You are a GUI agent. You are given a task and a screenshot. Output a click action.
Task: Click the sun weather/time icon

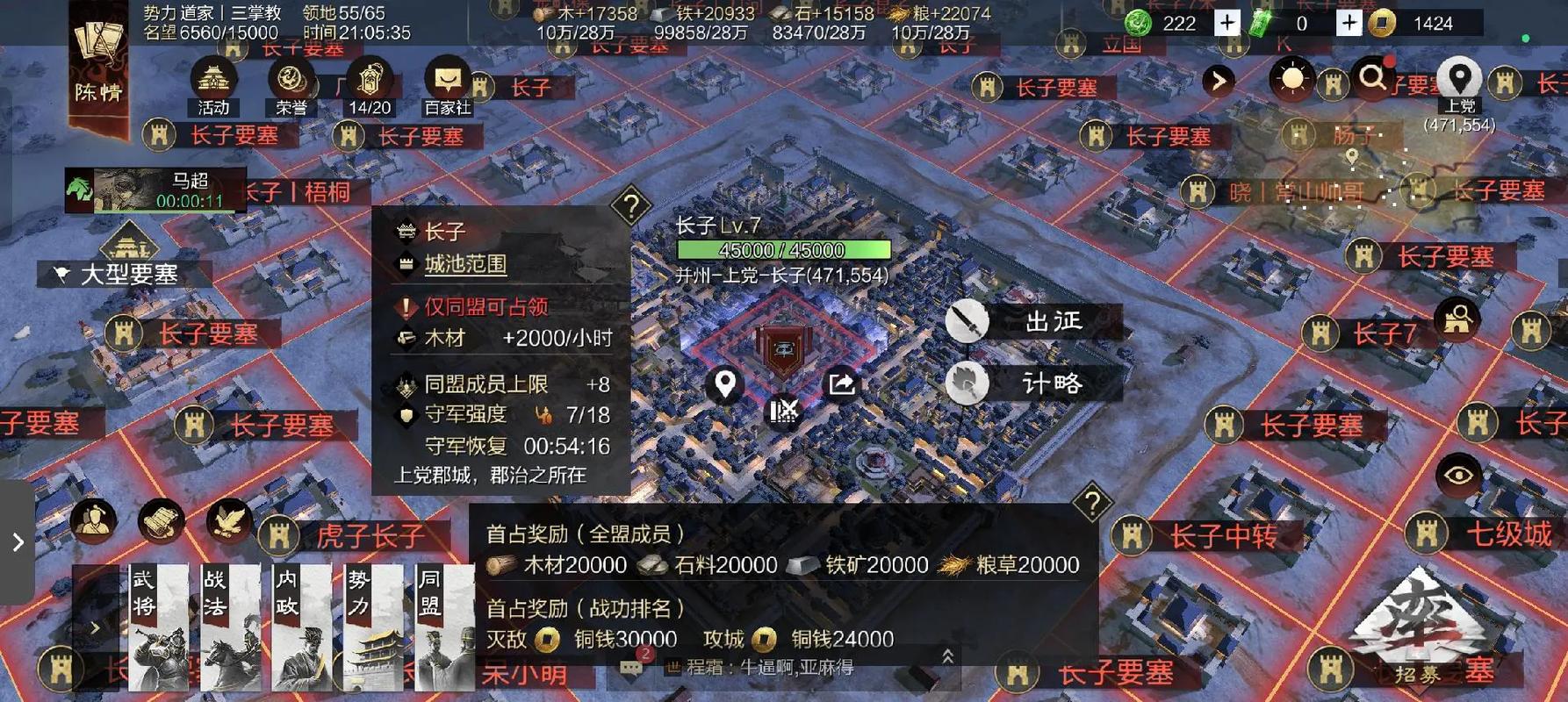point(1293,80)
